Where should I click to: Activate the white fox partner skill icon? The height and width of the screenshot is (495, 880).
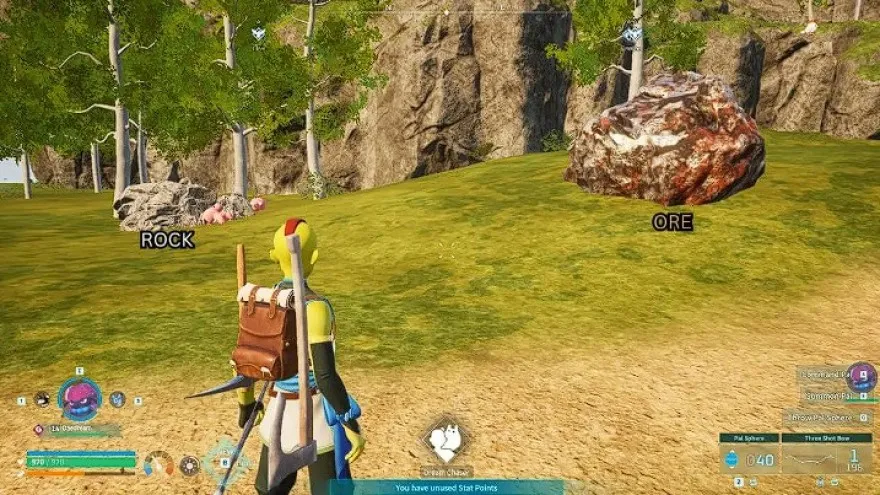pyautogui.click(x=446, y=440)
